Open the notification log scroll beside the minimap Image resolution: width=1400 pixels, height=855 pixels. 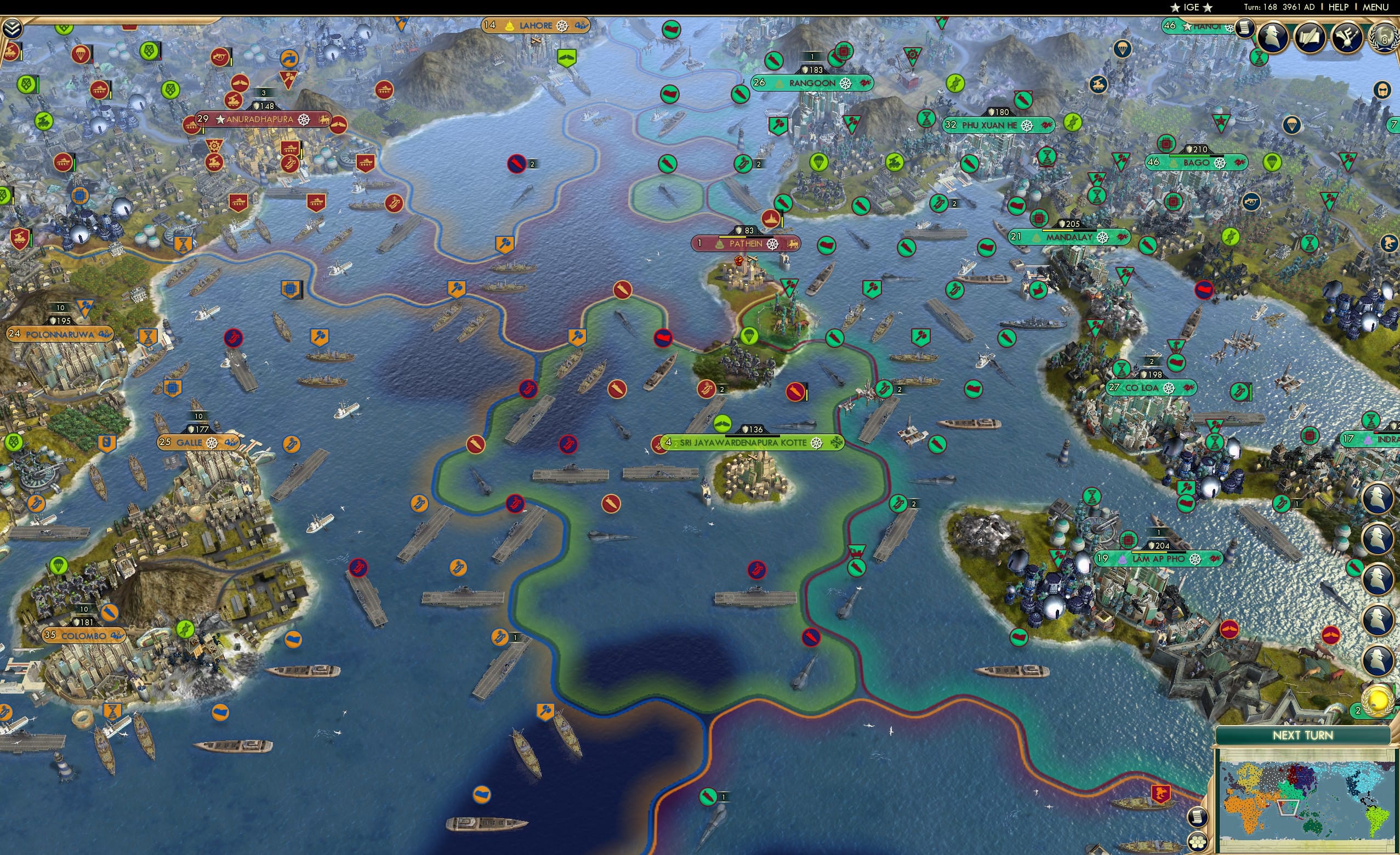point(1199,818)
